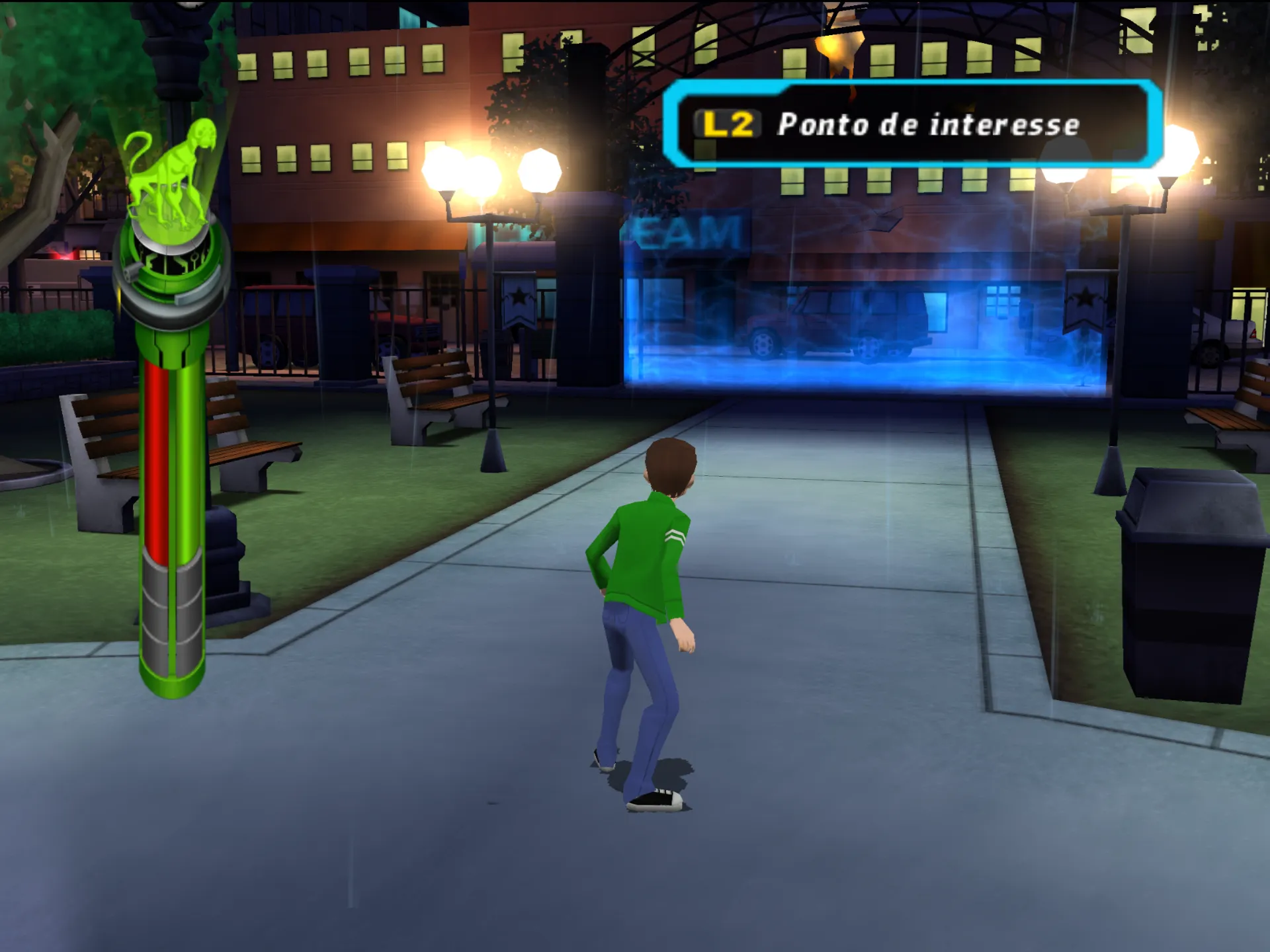The width and height of the screenshot is (1270, 952).
Task: Select the green alien hologram icon
Action: click(169, 173)
